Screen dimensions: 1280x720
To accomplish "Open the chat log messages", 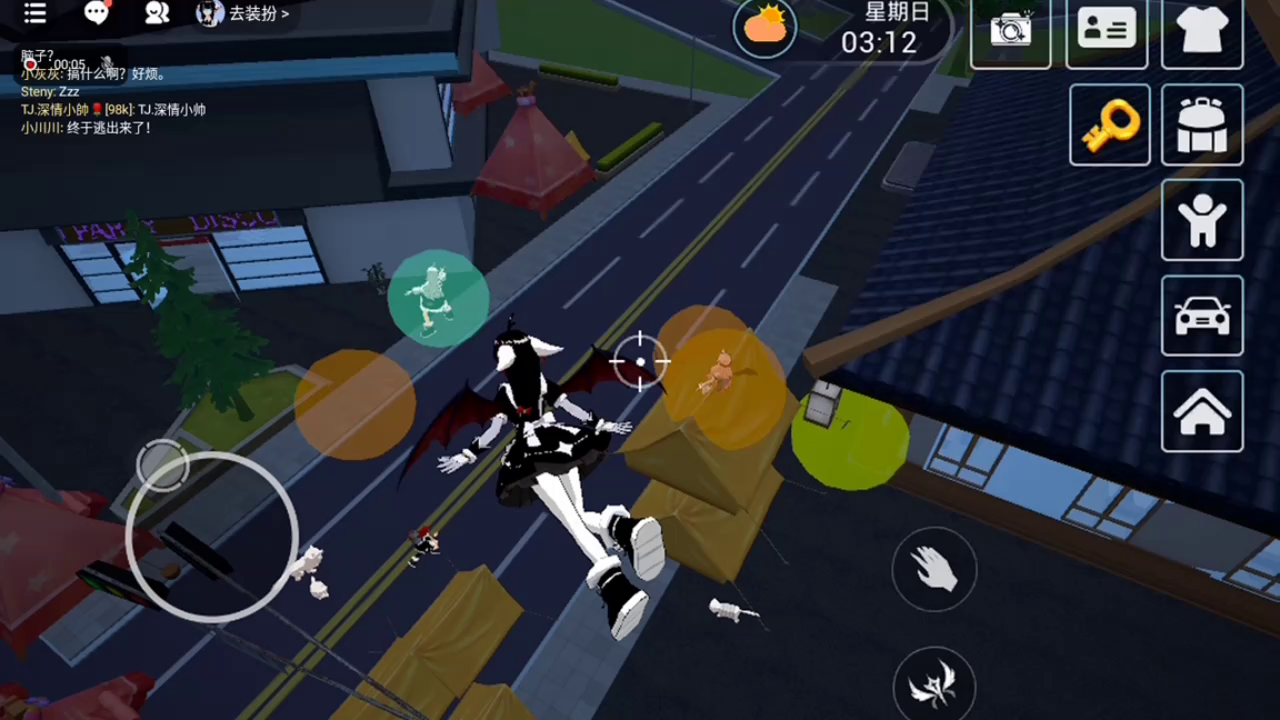I will tap(110, 100).
